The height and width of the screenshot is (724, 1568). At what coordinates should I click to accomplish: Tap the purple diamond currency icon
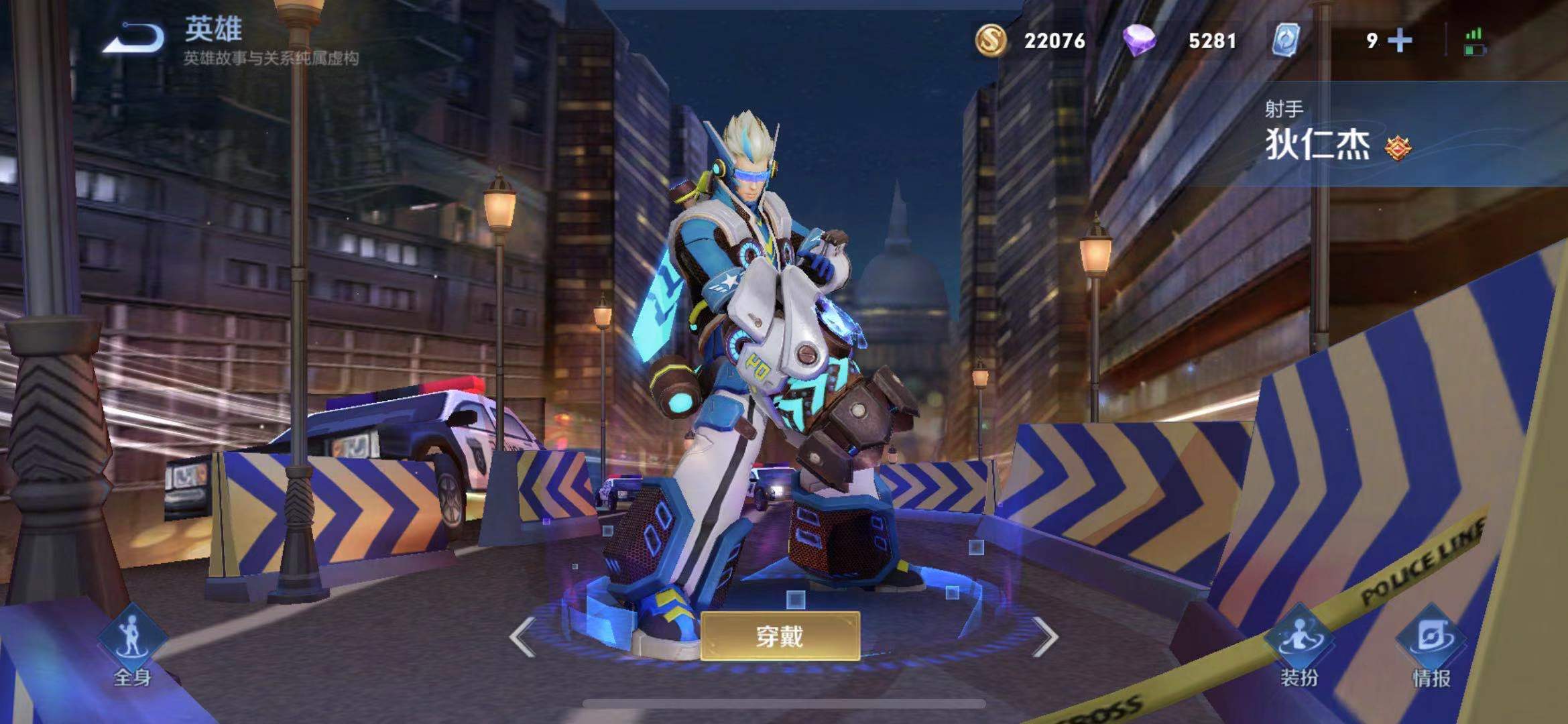click(1139, 40)
